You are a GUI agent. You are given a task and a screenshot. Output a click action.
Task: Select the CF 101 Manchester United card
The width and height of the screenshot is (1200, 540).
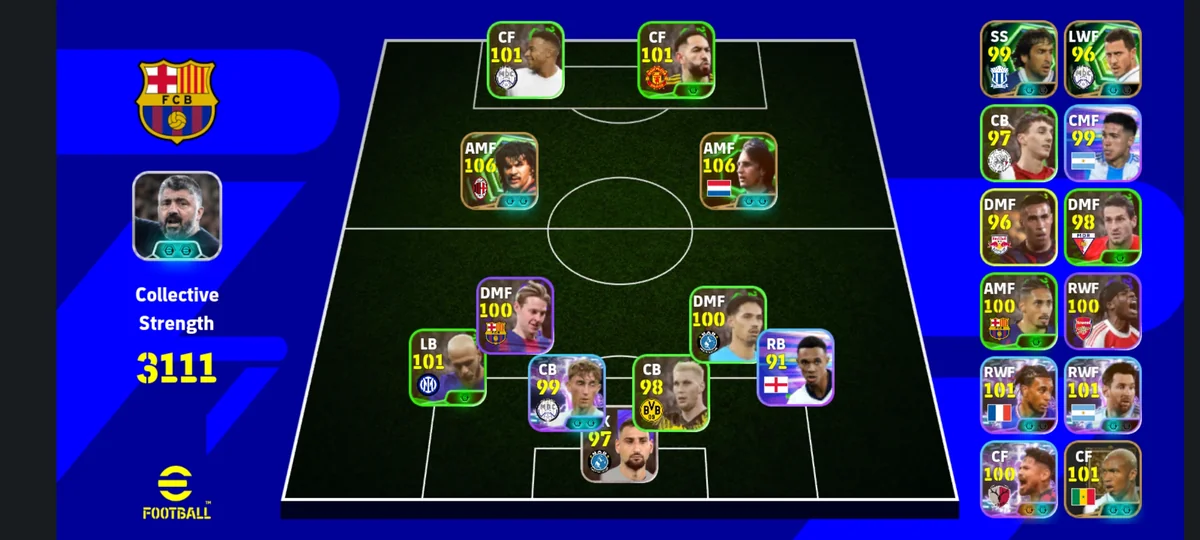676,60
